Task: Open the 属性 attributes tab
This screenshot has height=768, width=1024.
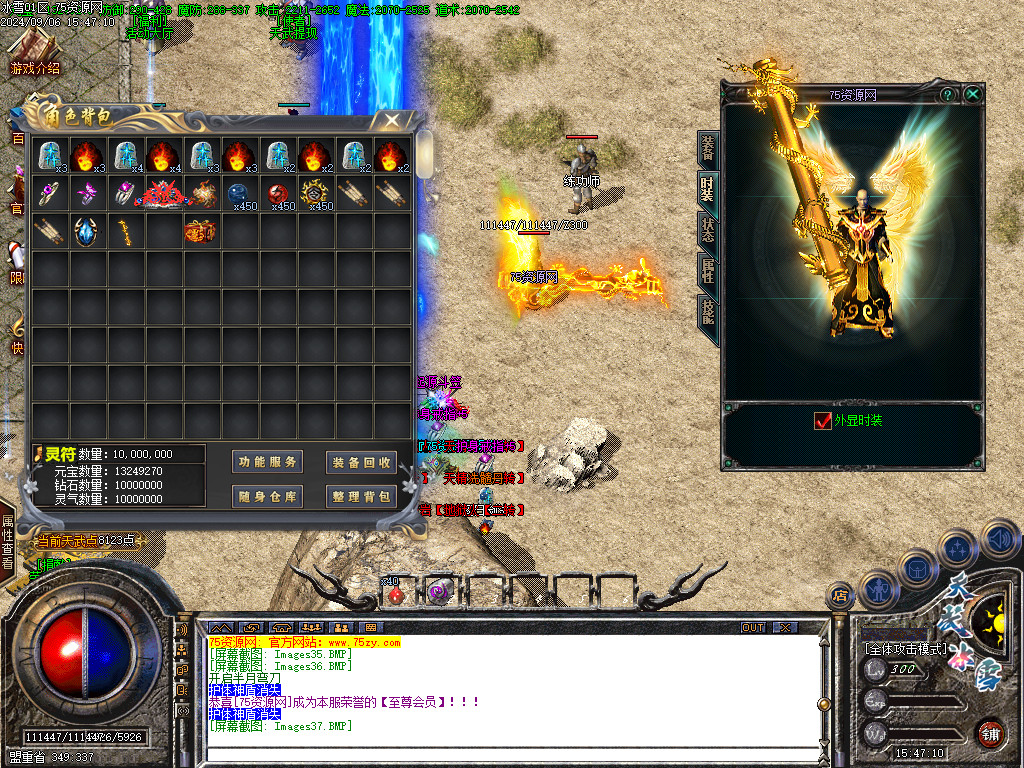Action: coord(708,270)
